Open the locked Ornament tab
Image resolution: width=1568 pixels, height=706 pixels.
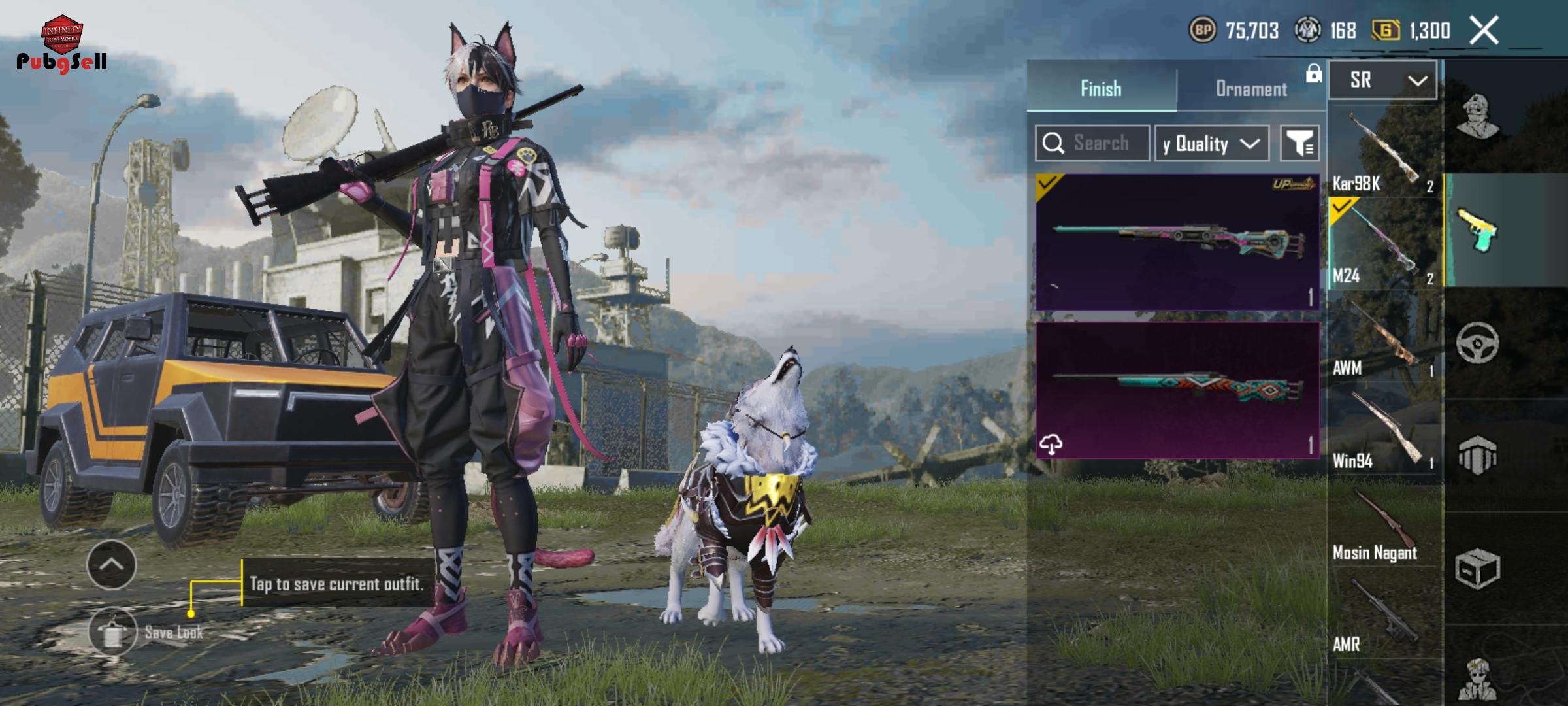[x=1251, y=88]
